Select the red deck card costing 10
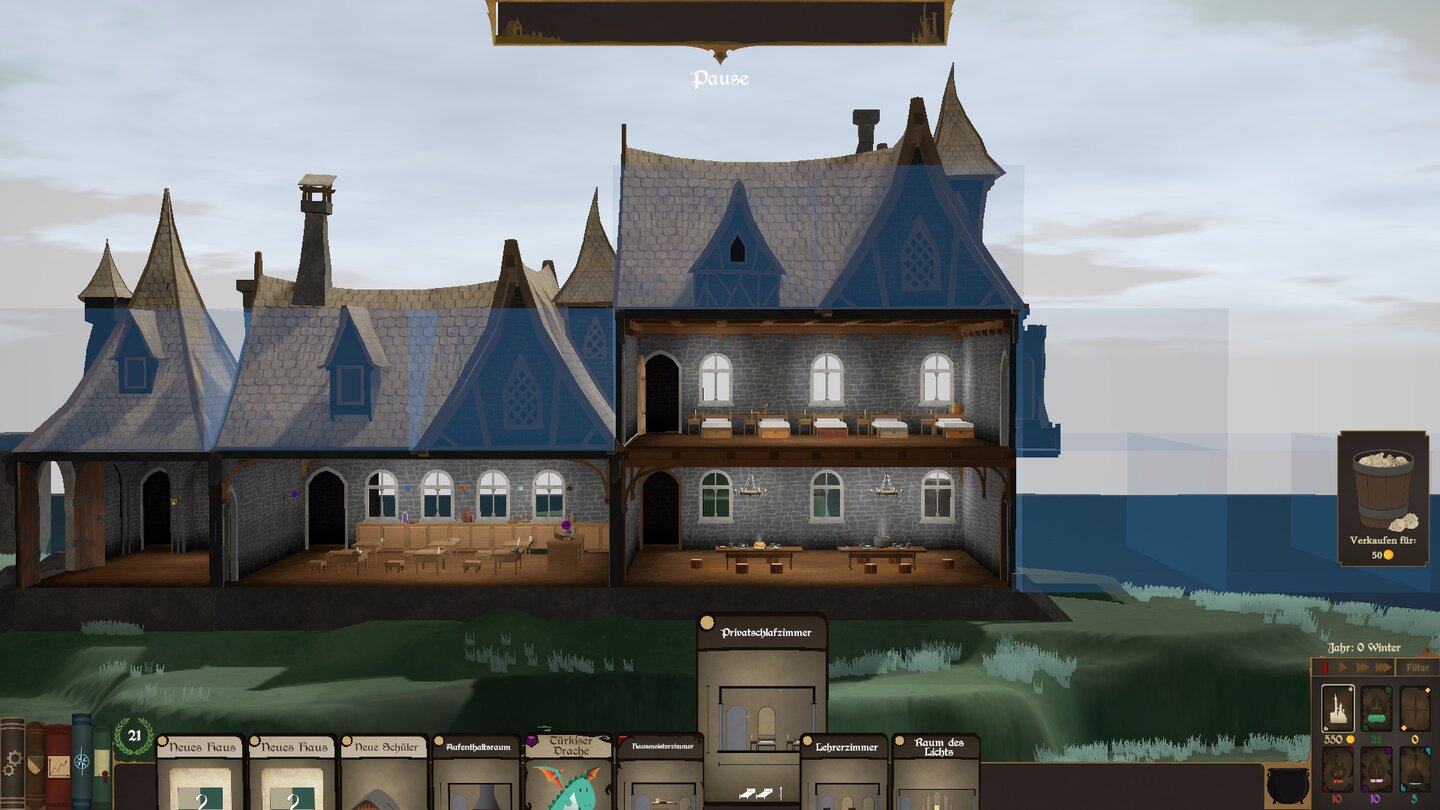The height and width of the screenshot is (810, 1440). 1340,770
